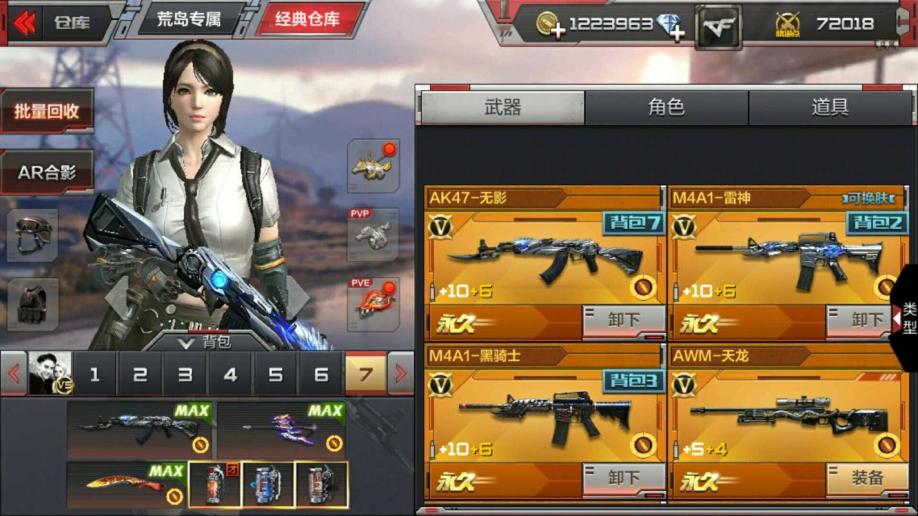Viewport: 918px width, 516px height.
Task: Show the 武器 weapons category
Action: pos(502,108)
